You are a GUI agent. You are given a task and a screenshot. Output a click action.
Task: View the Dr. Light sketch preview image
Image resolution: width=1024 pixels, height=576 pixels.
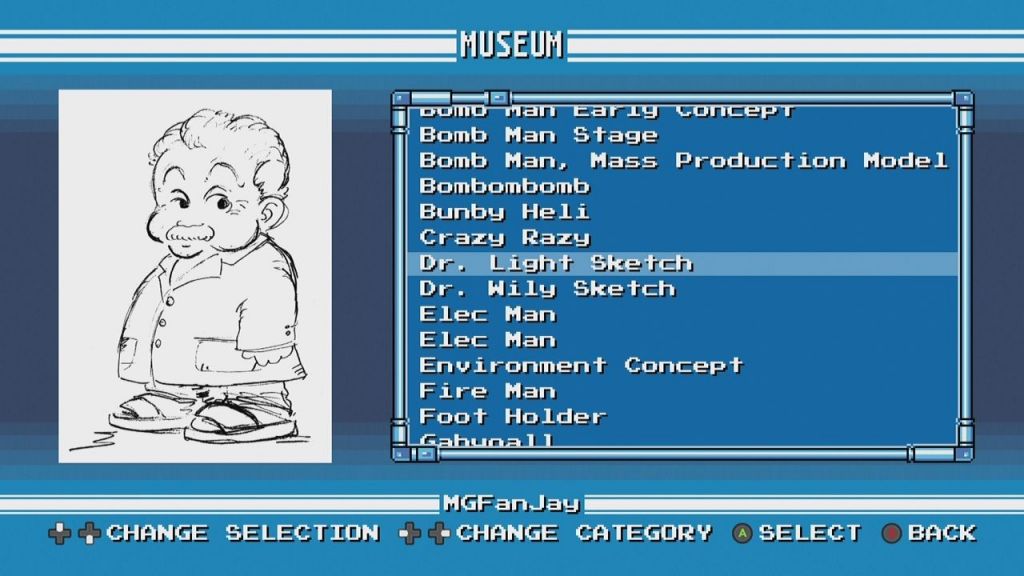pos(195,276)
